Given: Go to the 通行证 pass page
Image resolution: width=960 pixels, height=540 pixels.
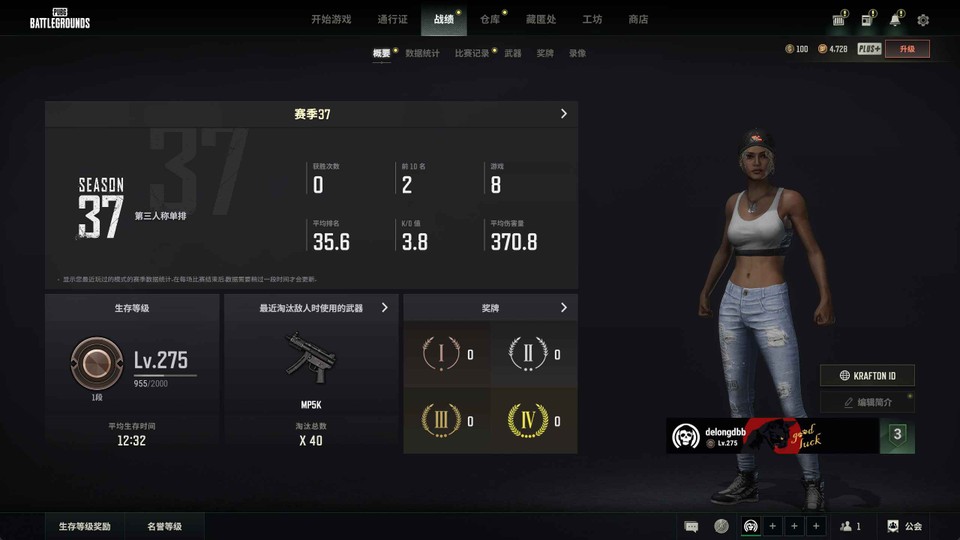Looking at the screenshot, I should (392, 19).
